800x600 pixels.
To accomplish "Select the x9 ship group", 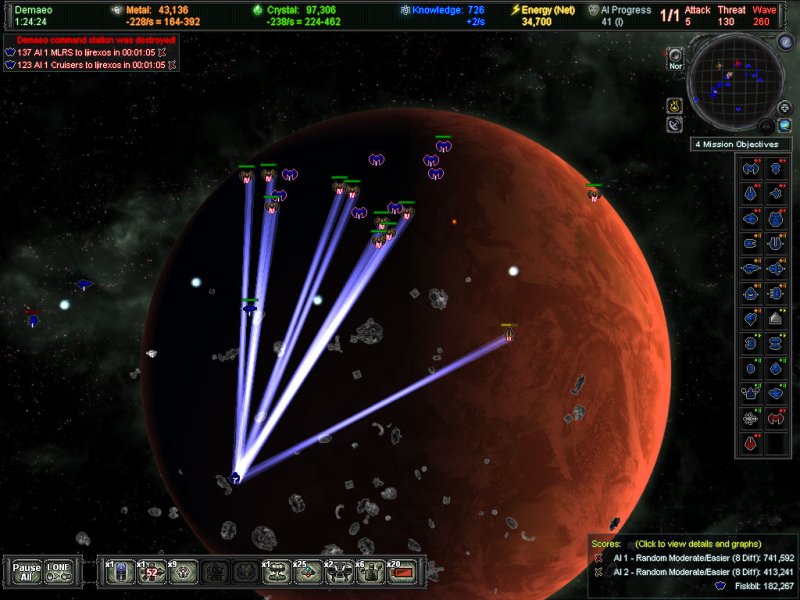I will (x=183, y=571).
